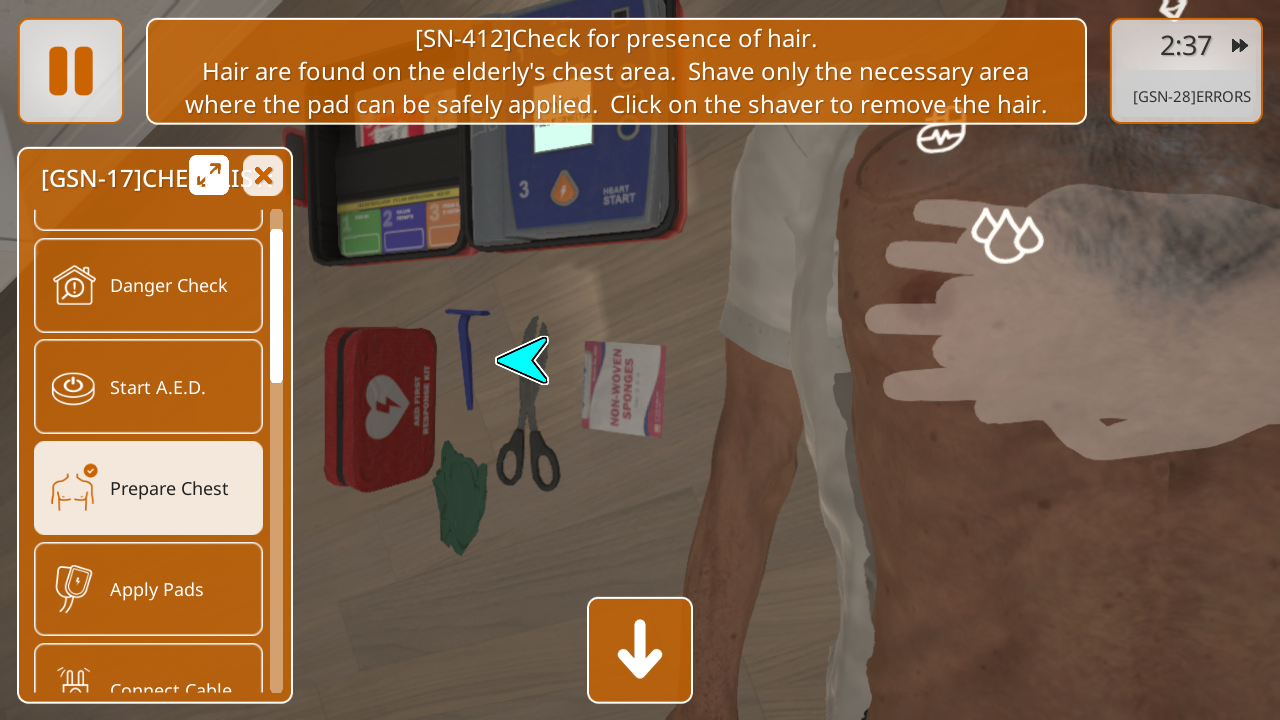
Task: Pick the blue shaver indicated by the cyan arrow
Action: coord(467,355)
